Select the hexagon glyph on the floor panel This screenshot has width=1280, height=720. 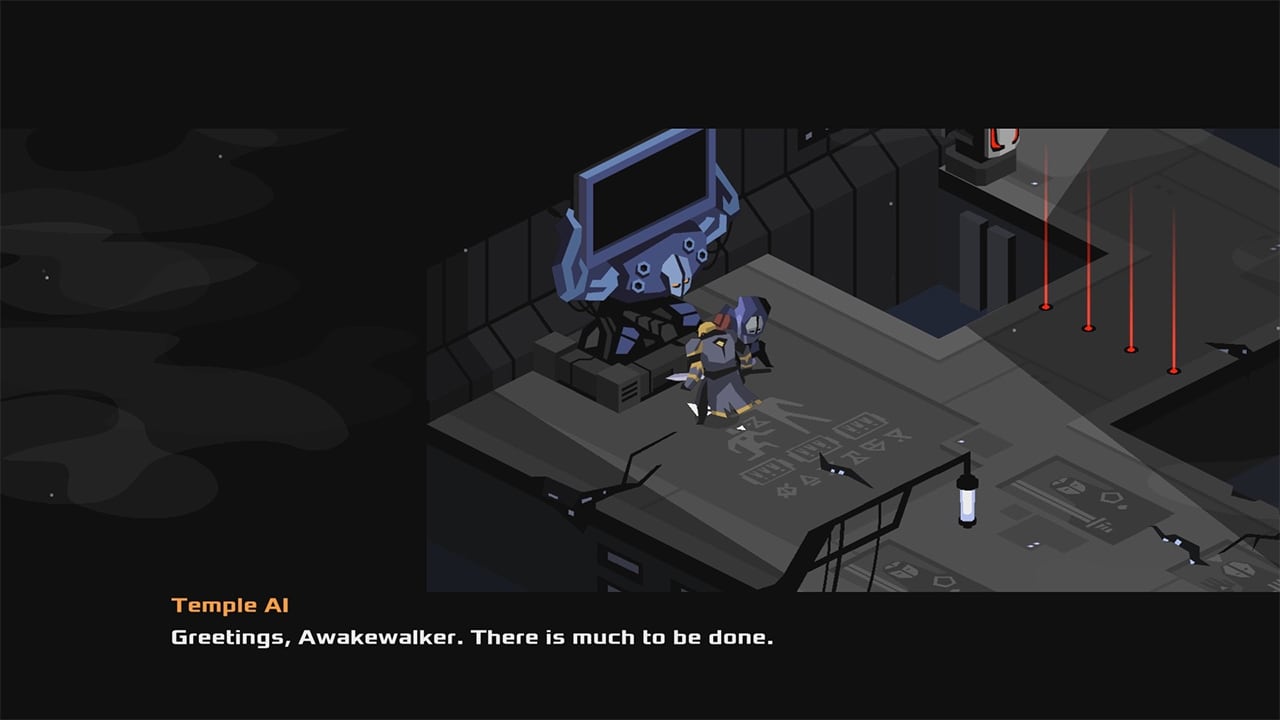(x=1110, y=498)
